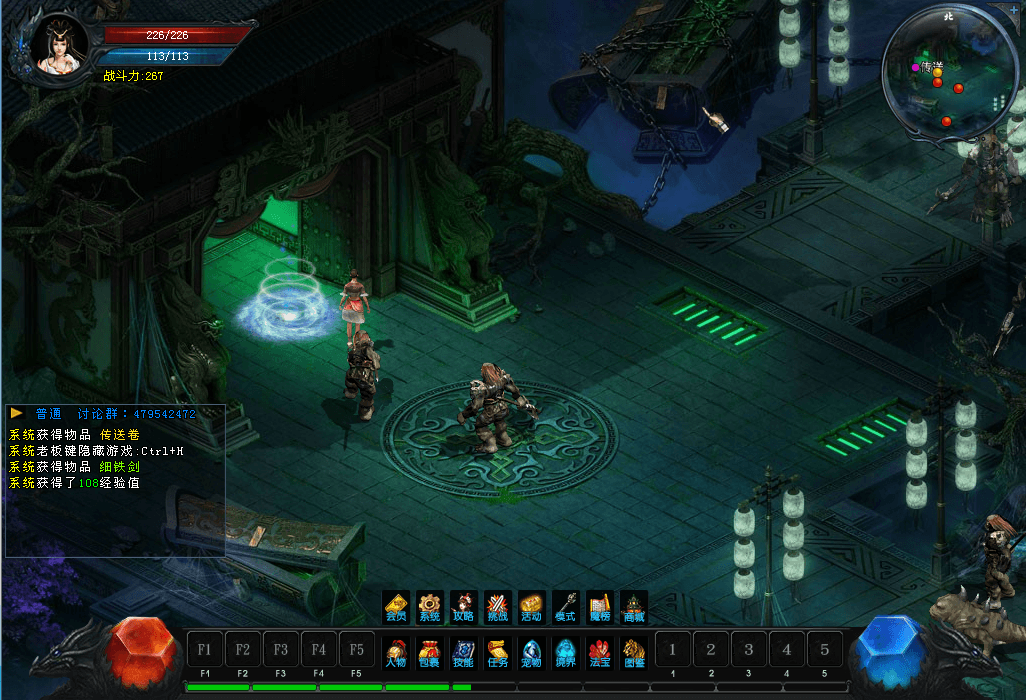This screenshot has width=1026, height=700.
Task: Select the 挑战 crossed-swords challenge icon
Action: pyautogui.click(x=497, y=607)
